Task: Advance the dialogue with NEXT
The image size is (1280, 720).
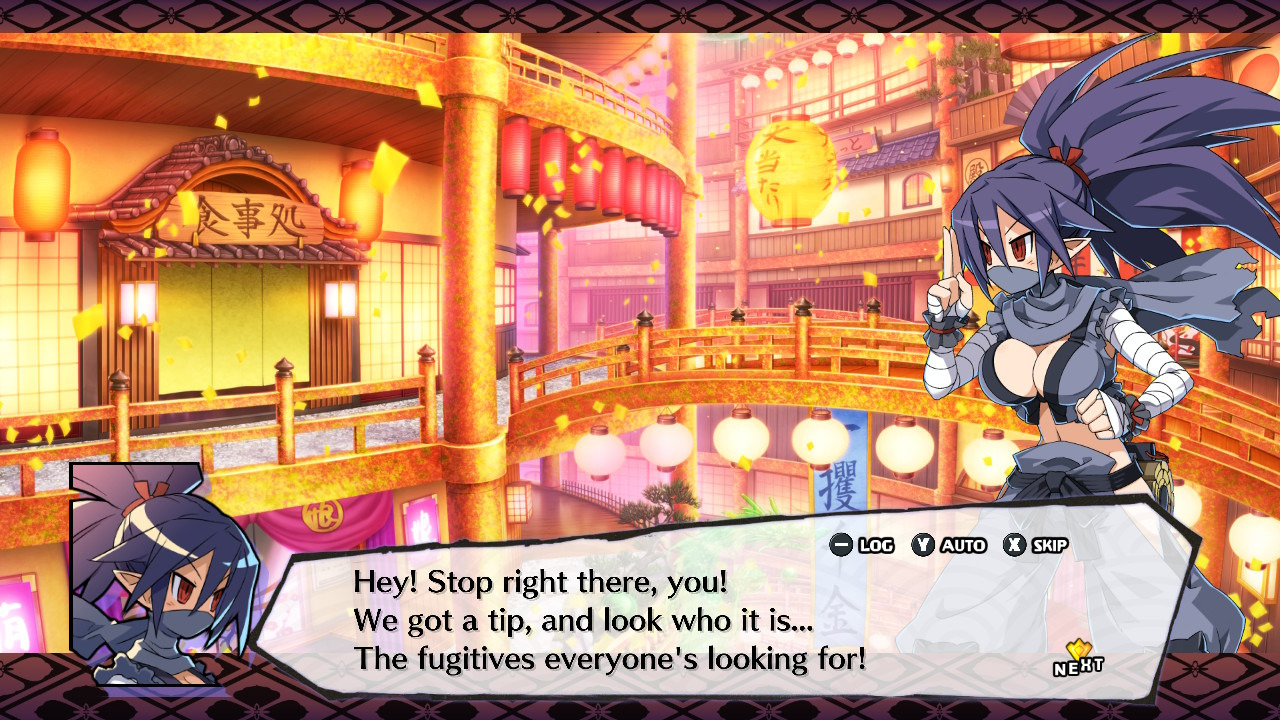Action: click(1078, 662)
